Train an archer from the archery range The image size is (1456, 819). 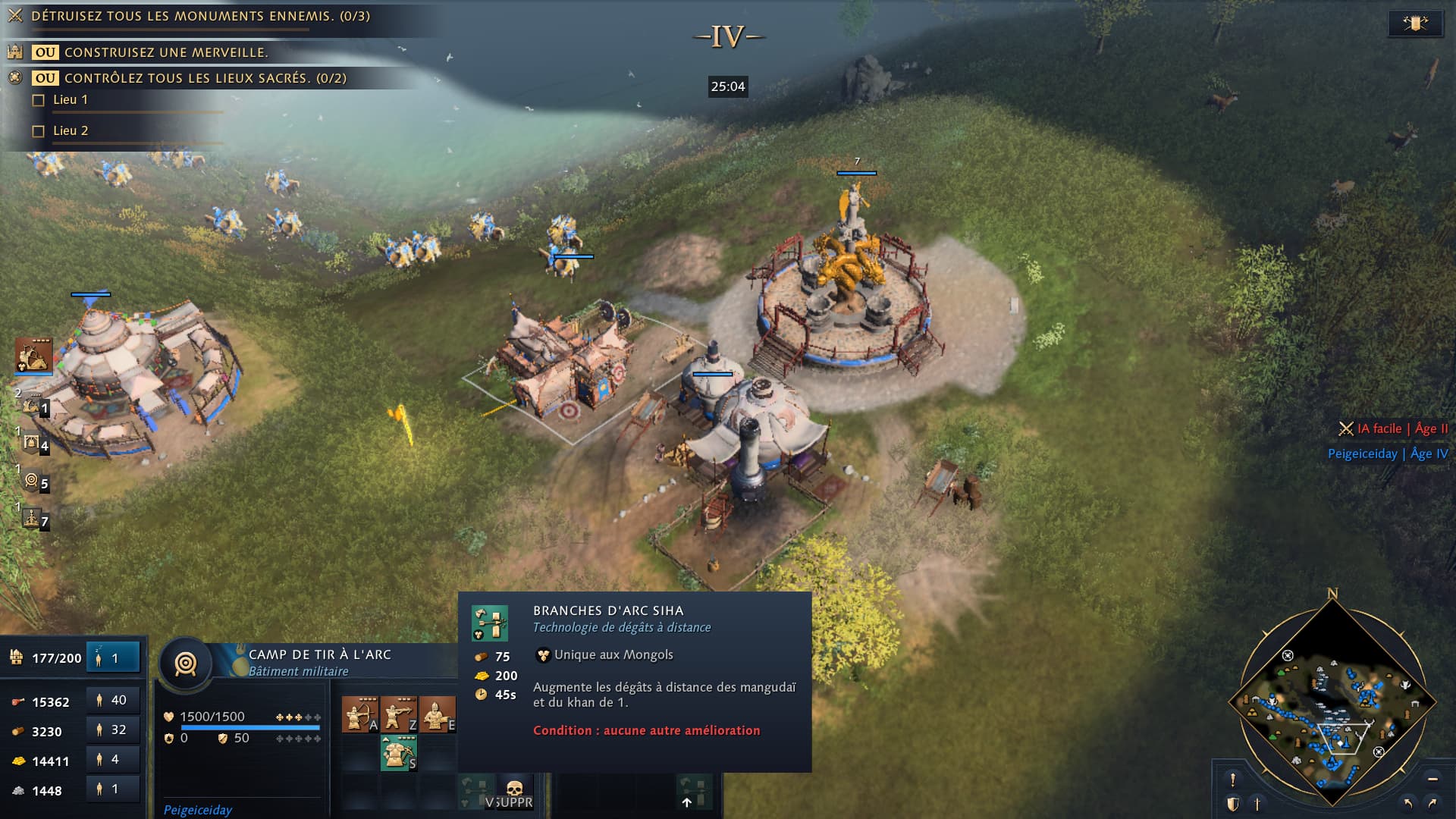(359, 715)
